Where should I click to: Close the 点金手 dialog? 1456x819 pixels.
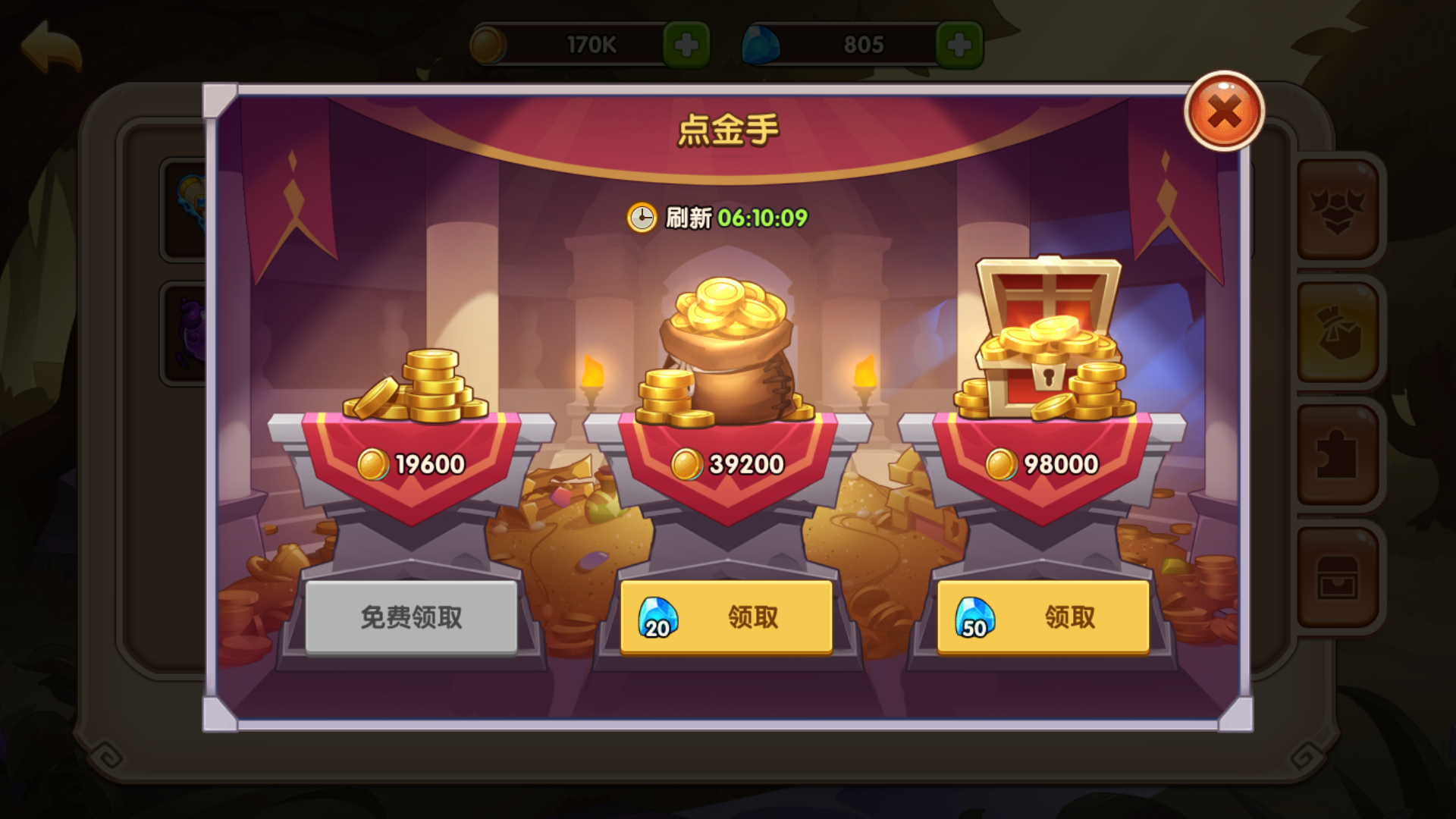point(1225,112)
